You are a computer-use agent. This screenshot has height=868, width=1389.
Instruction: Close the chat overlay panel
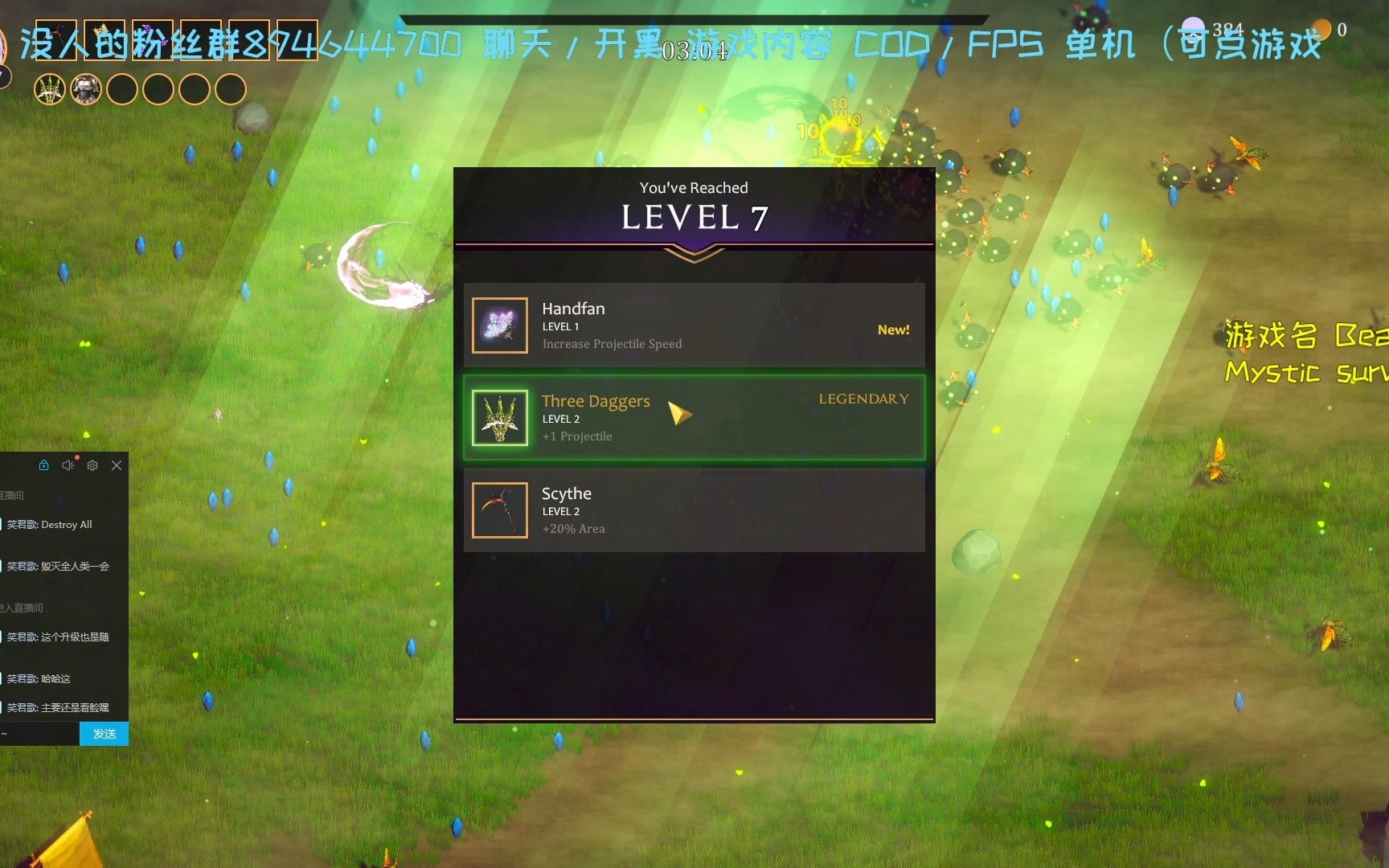(117, 465)
